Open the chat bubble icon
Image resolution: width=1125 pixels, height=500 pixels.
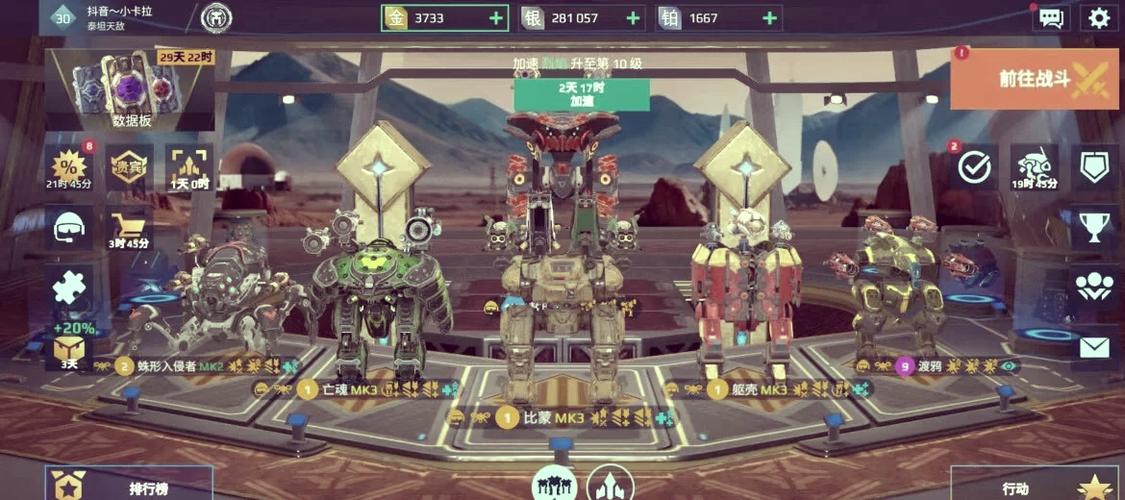tap(1050, 18)
